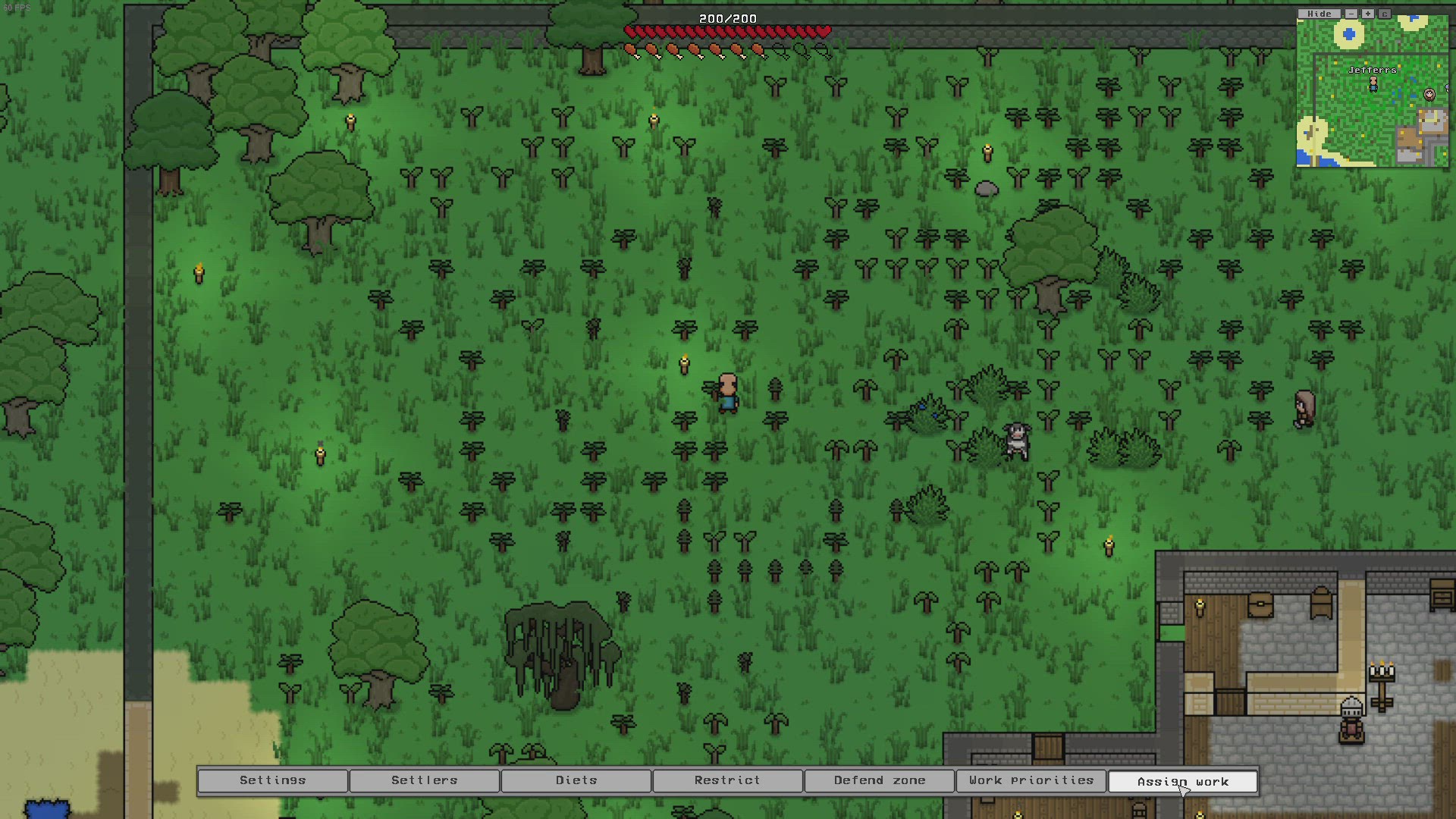Switch to the Diets tab

pyautogui.click(x=576, y=780)
